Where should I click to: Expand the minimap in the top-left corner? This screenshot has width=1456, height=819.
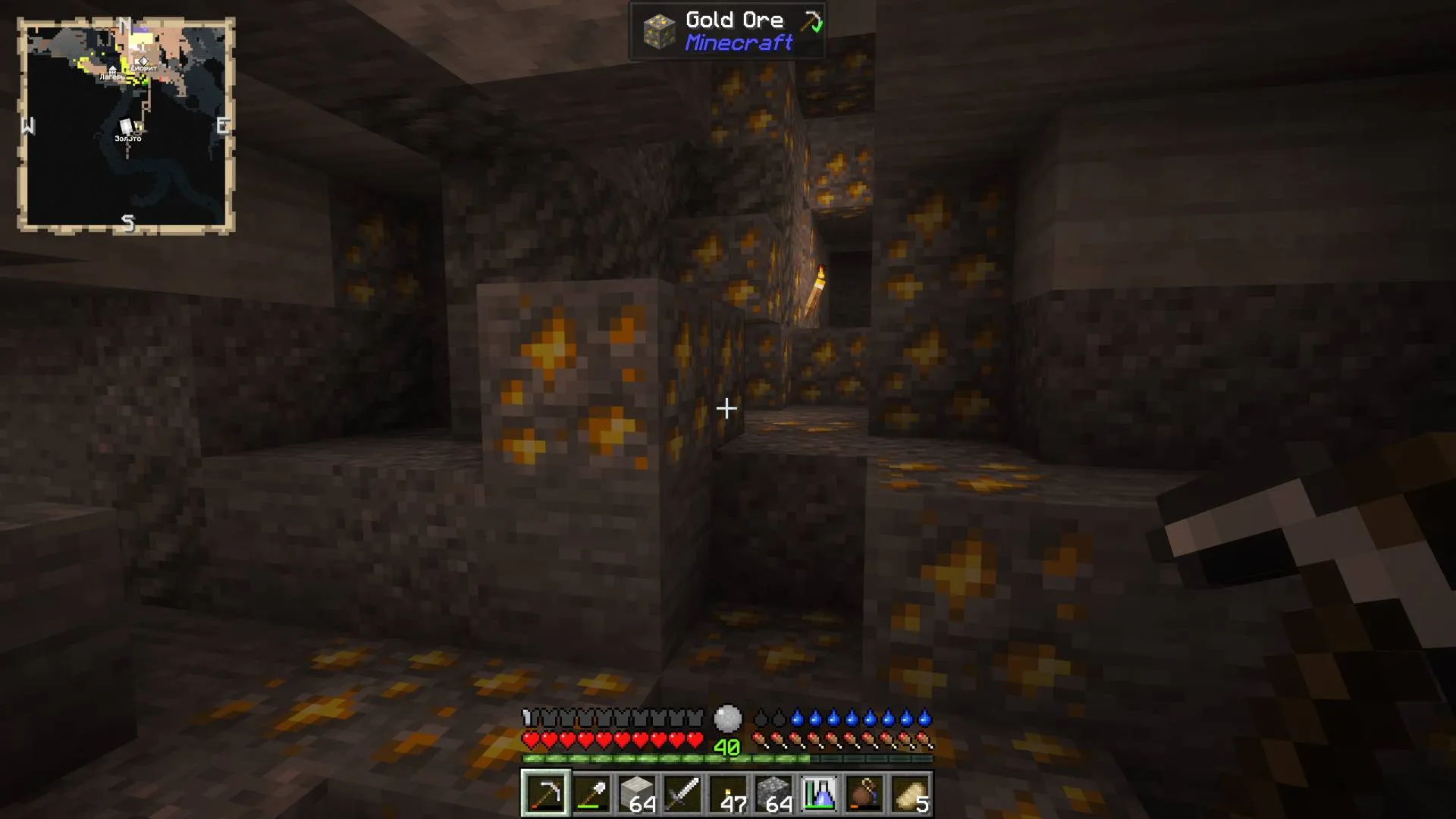(x=127, y=125)
